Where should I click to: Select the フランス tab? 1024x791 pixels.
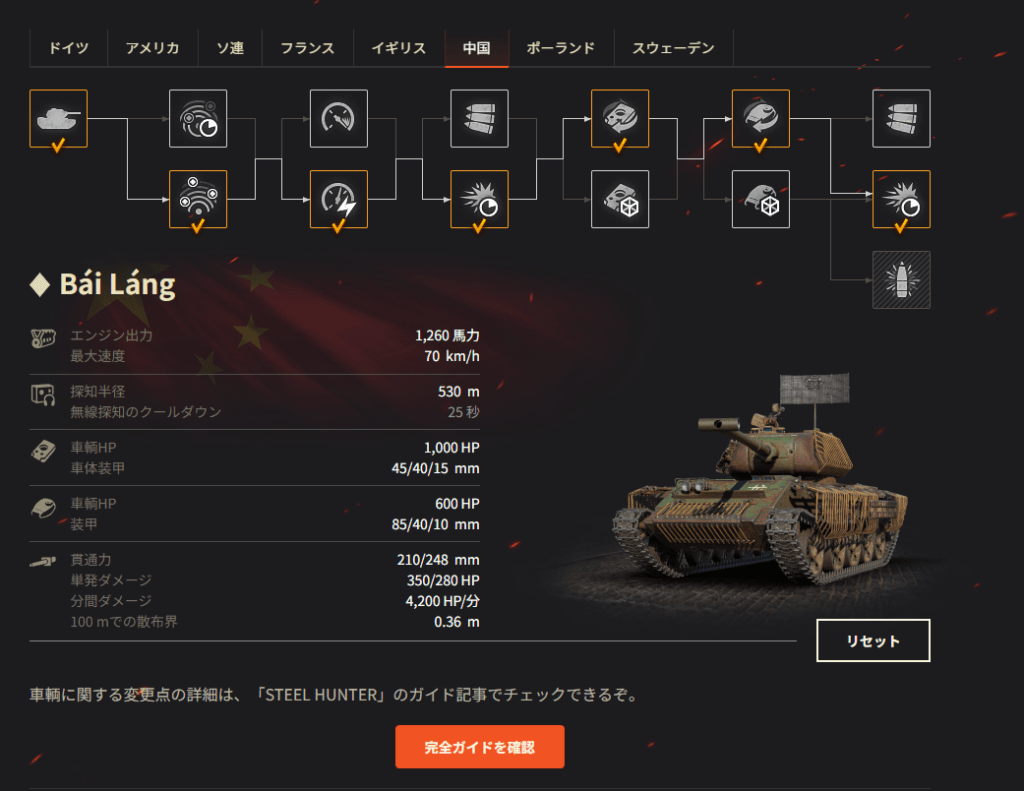[307, 48]
